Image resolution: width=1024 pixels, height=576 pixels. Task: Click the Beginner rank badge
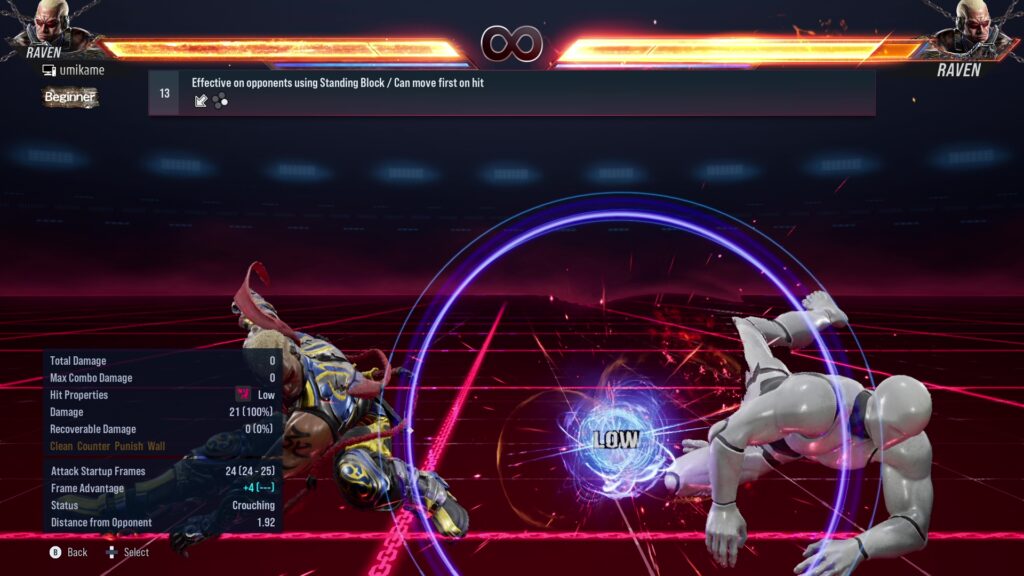[x=70, y=97]
